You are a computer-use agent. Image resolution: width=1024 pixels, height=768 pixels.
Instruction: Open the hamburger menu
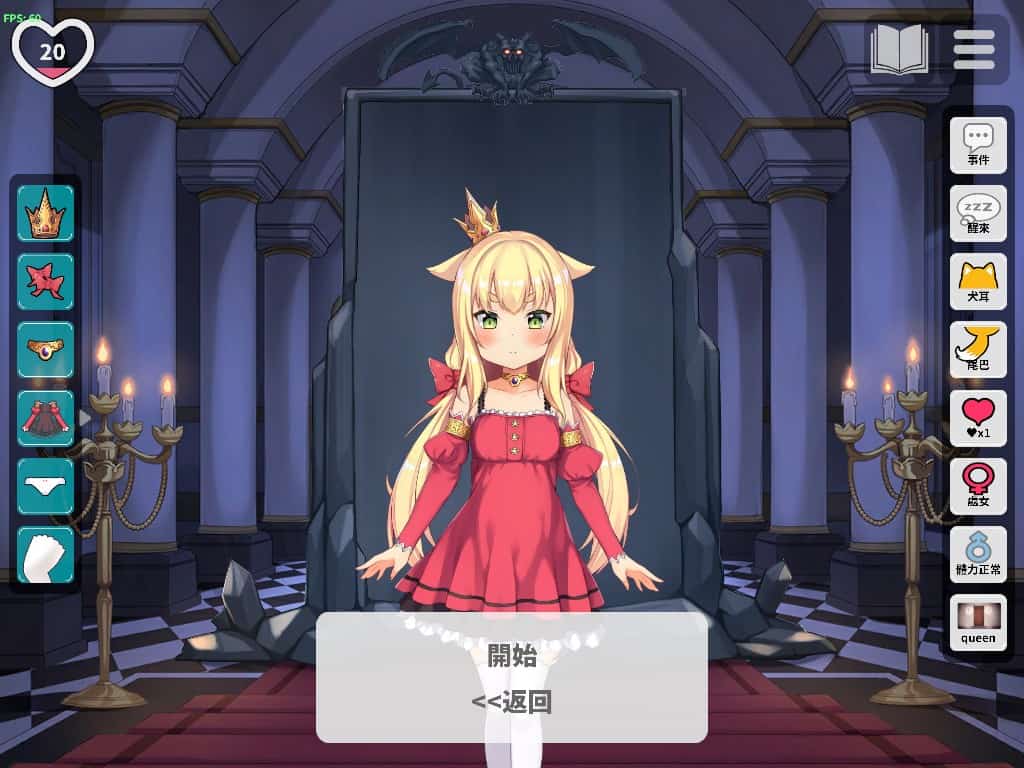click(973, 49)
